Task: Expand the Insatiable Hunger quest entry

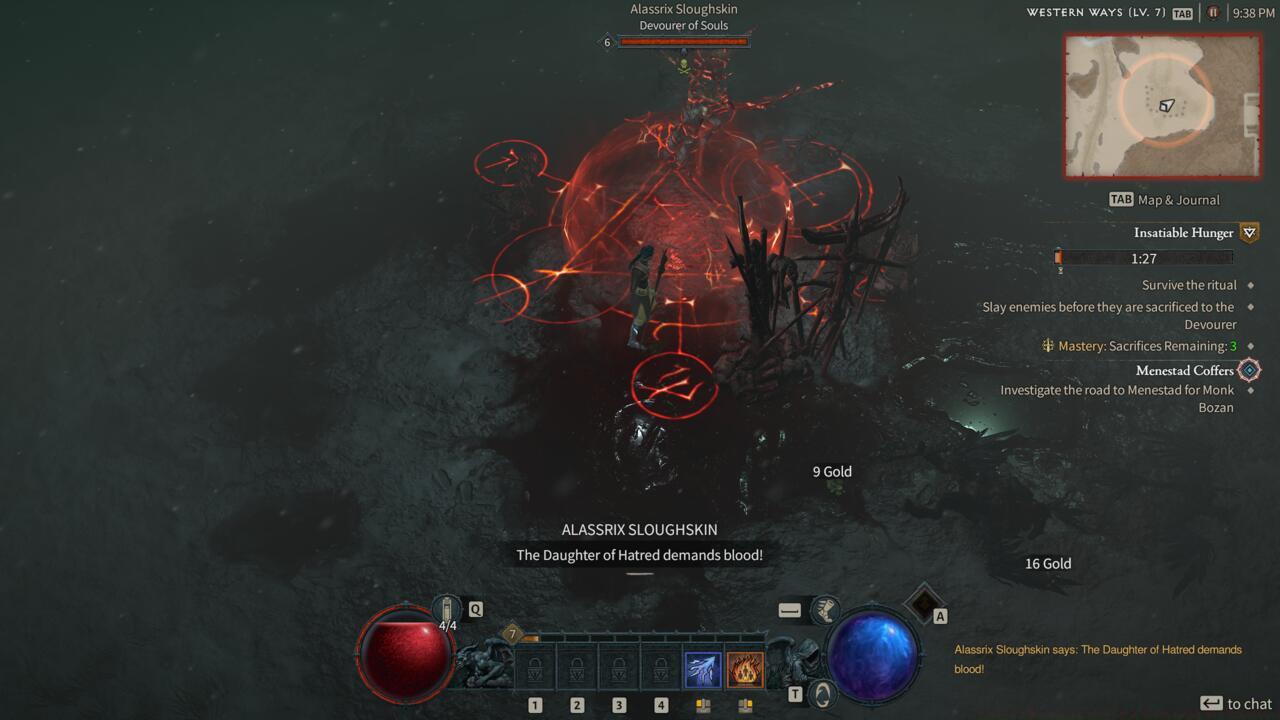Action: tap(1183, 232)
